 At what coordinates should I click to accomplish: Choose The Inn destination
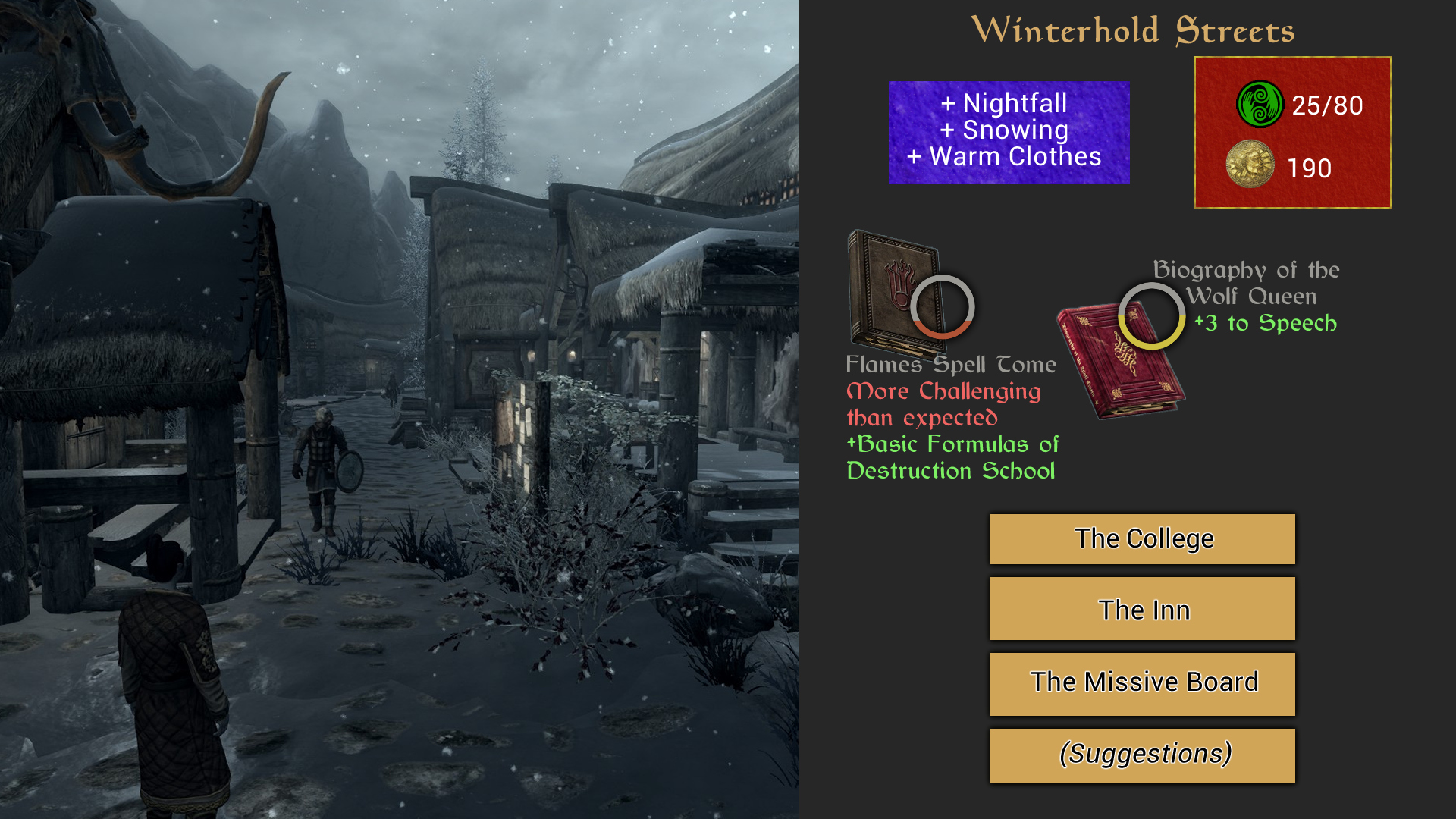[1142, 610]
